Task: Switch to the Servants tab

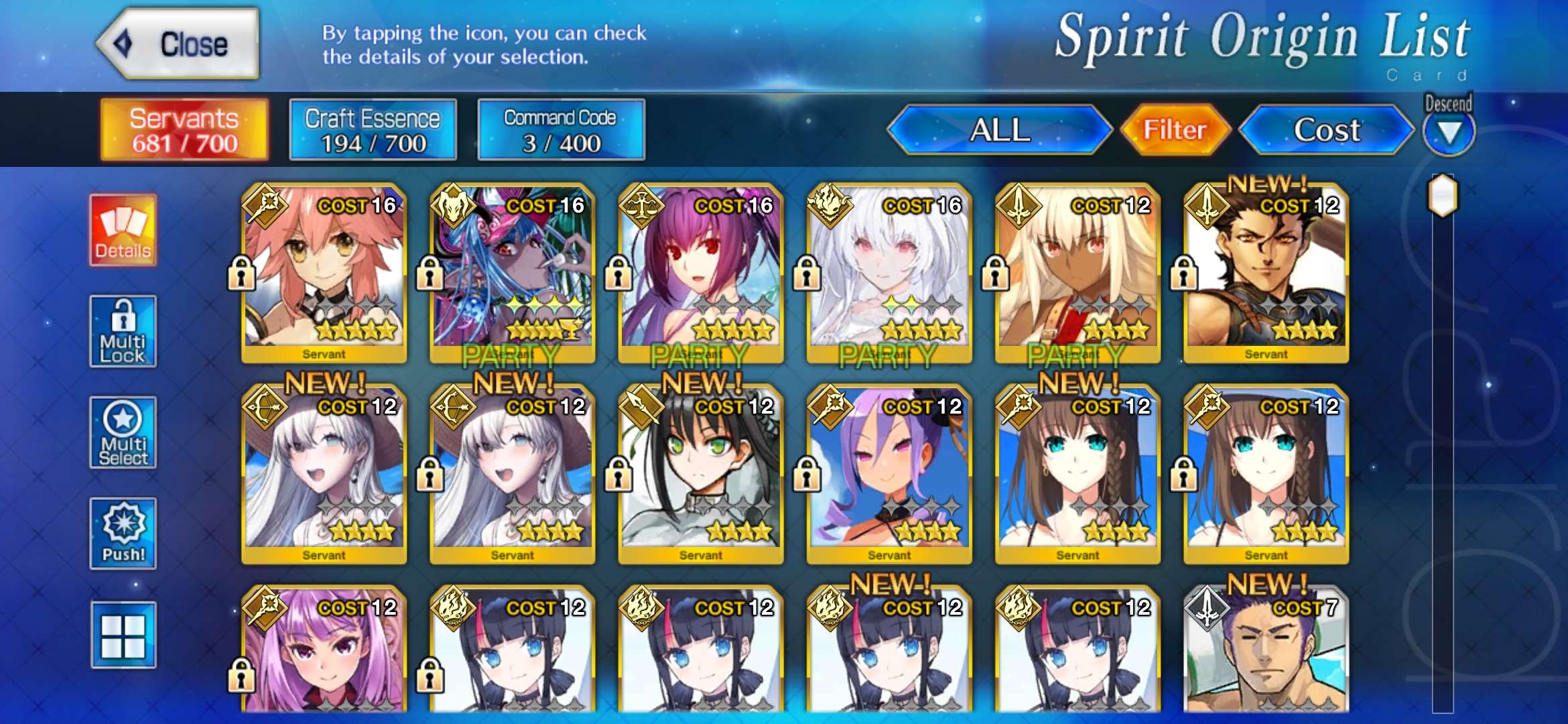Action: click(x=184, y=130)
